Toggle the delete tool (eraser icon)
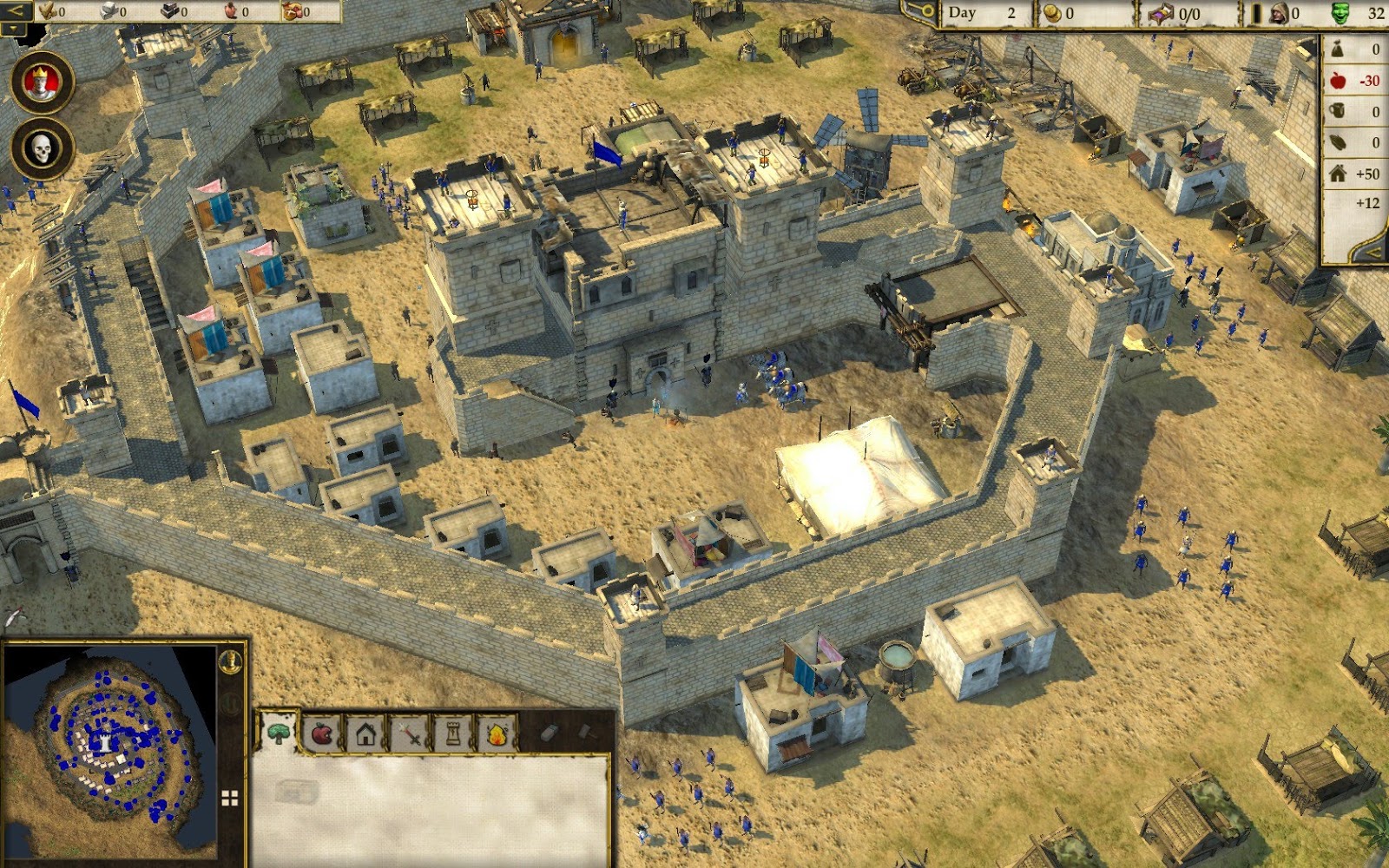This screenshot has width=1389, height=868. click(550, 733)
